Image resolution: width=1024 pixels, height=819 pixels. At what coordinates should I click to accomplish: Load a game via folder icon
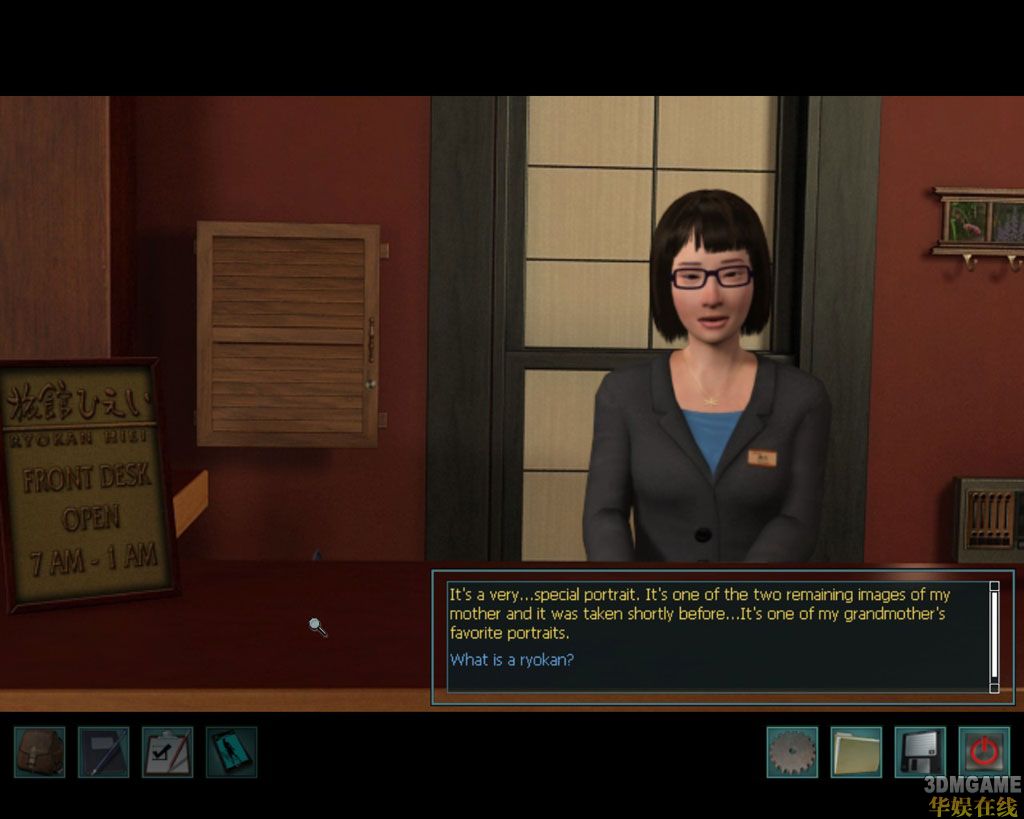coord(856,751)
